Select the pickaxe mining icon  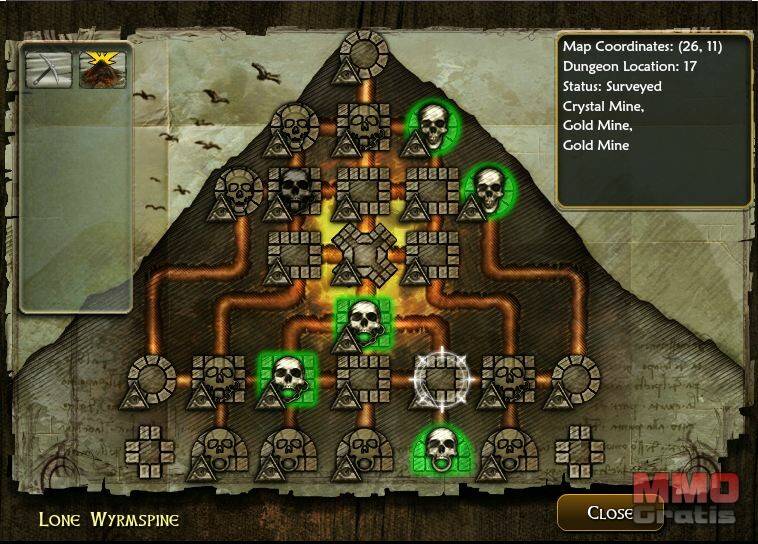pyautogui.click(x=49, y=68)
